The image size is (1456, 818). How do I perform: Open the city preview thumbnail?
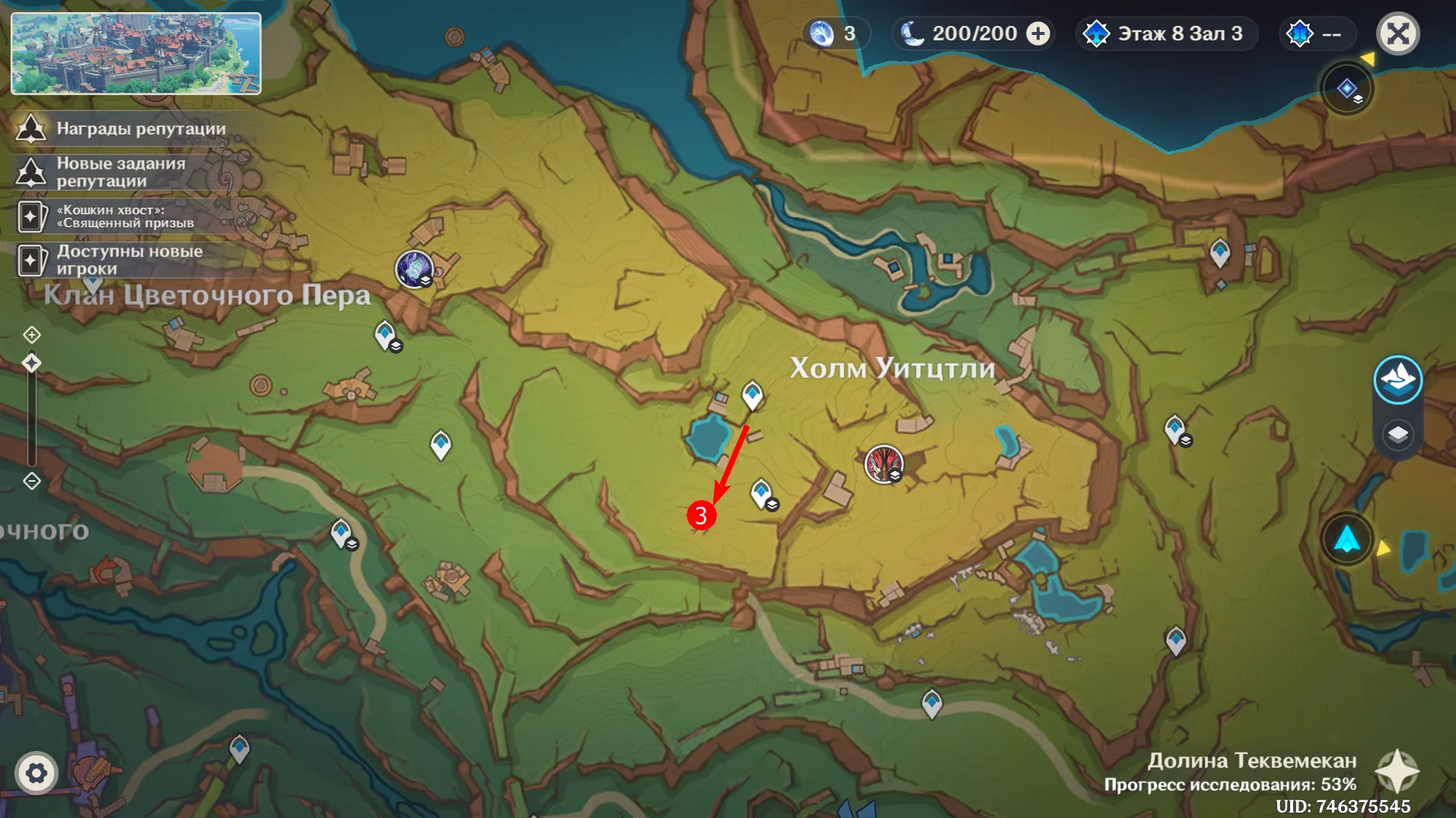pyautogui.click(x=136, y=53)
